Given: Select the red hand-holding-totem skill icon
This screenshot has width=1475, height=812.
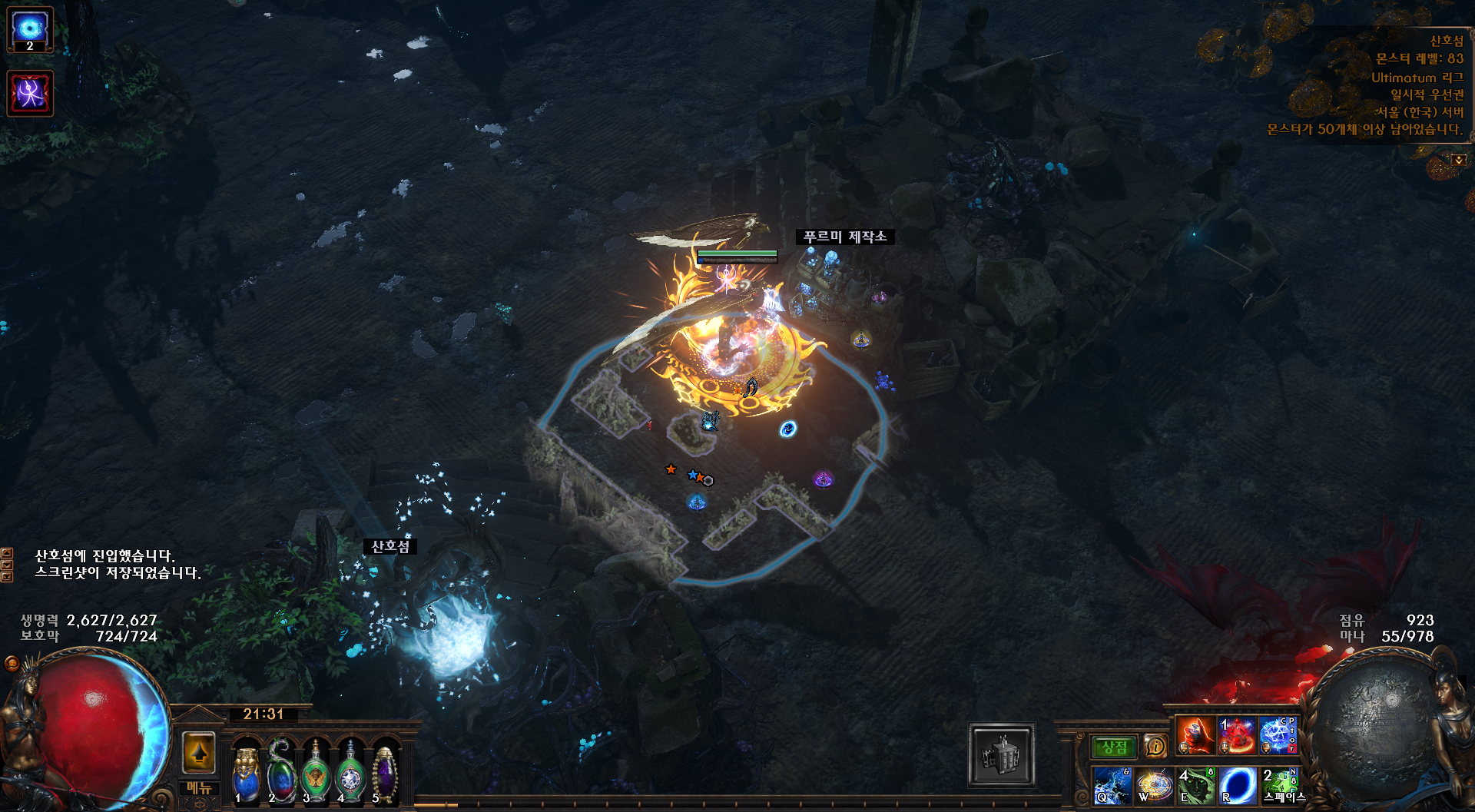Looking at the screenshot, I should pyautogui.click(x=1196, y=735).
